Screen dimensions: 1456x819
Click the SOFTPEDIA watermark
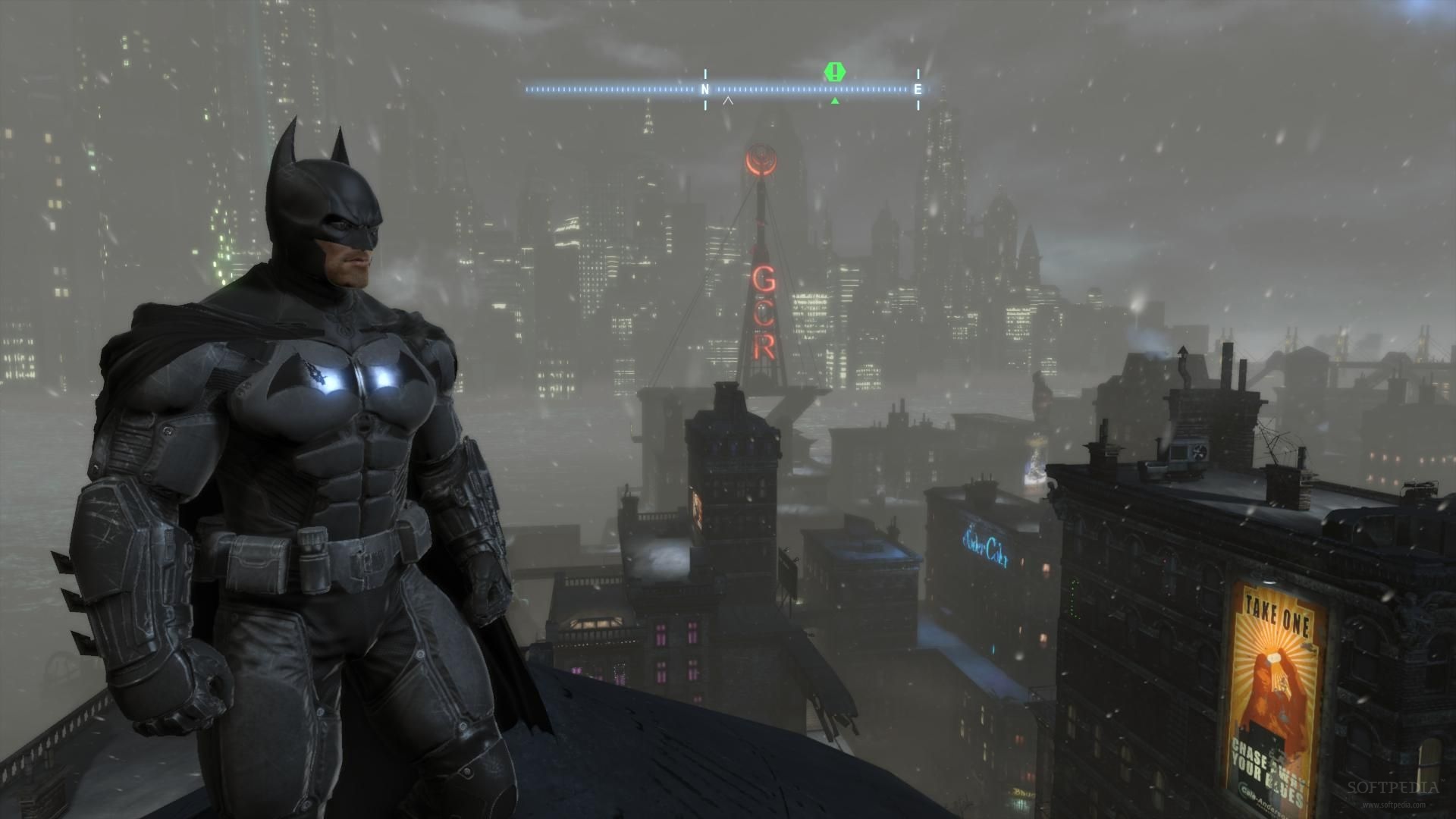1392,787
